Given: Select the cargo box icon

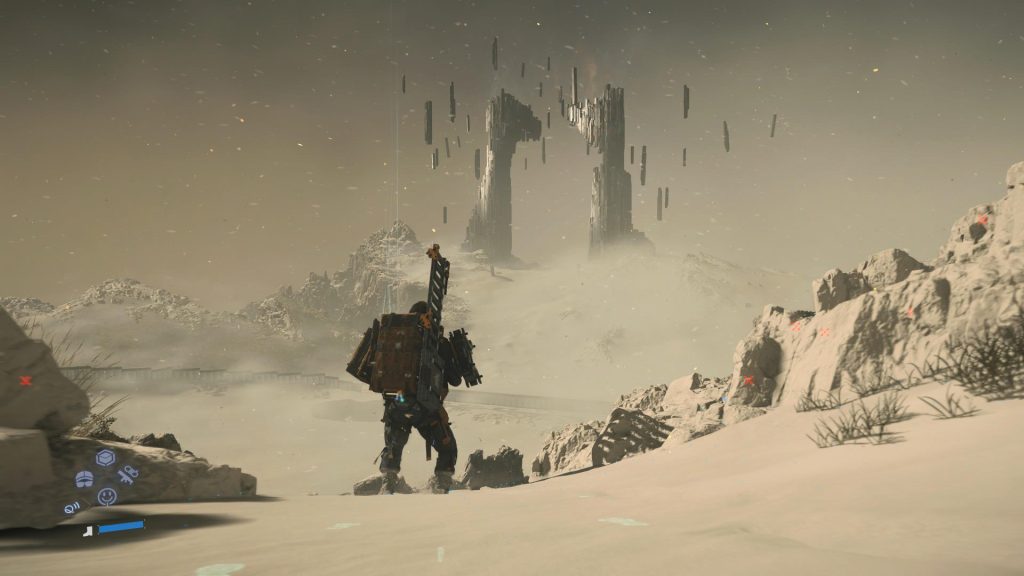Looking at the screenshot, I should [x=105, y=458].
